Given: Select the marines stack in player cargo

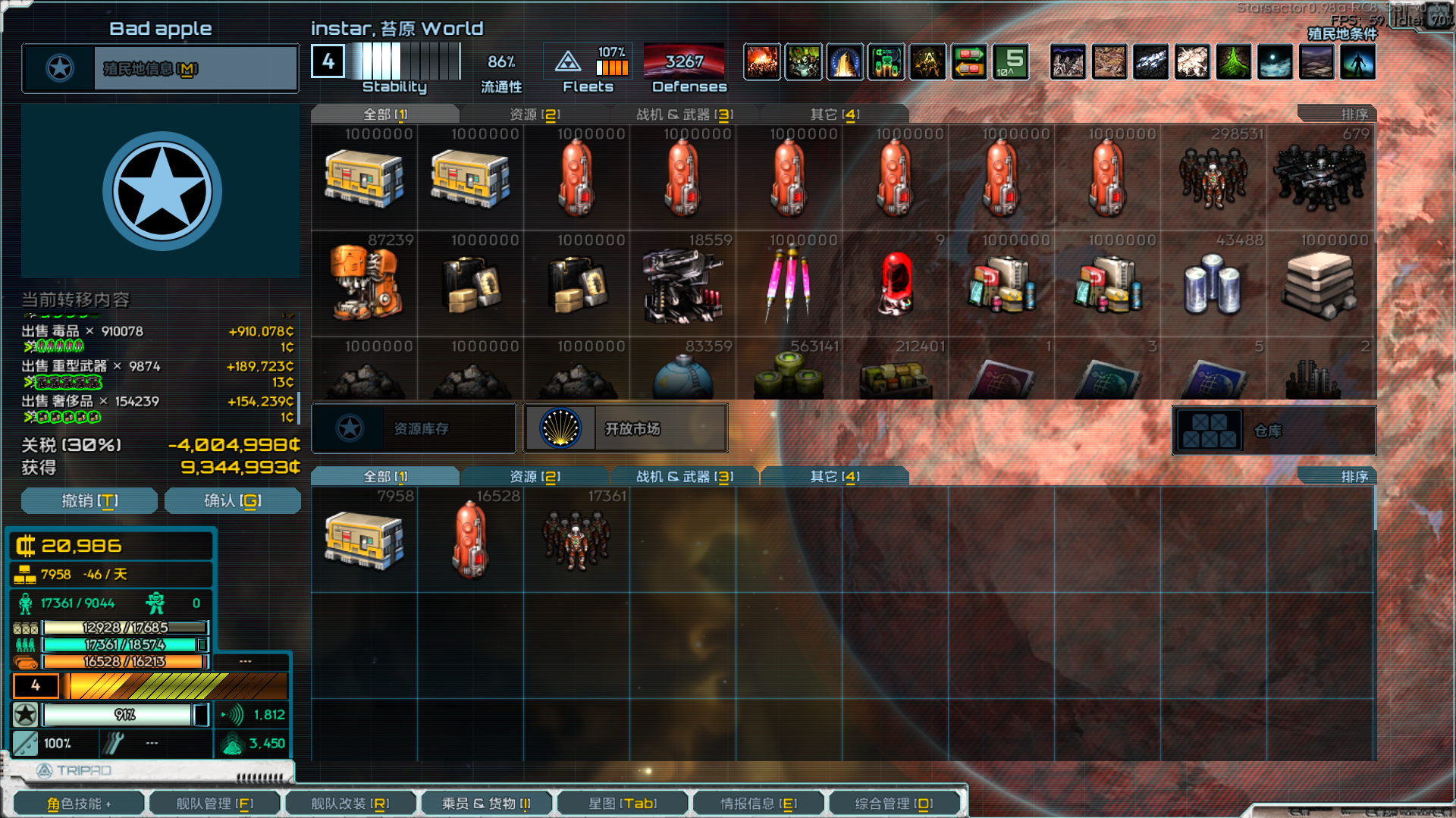Looking at the screenshot, I should (576, 540).
